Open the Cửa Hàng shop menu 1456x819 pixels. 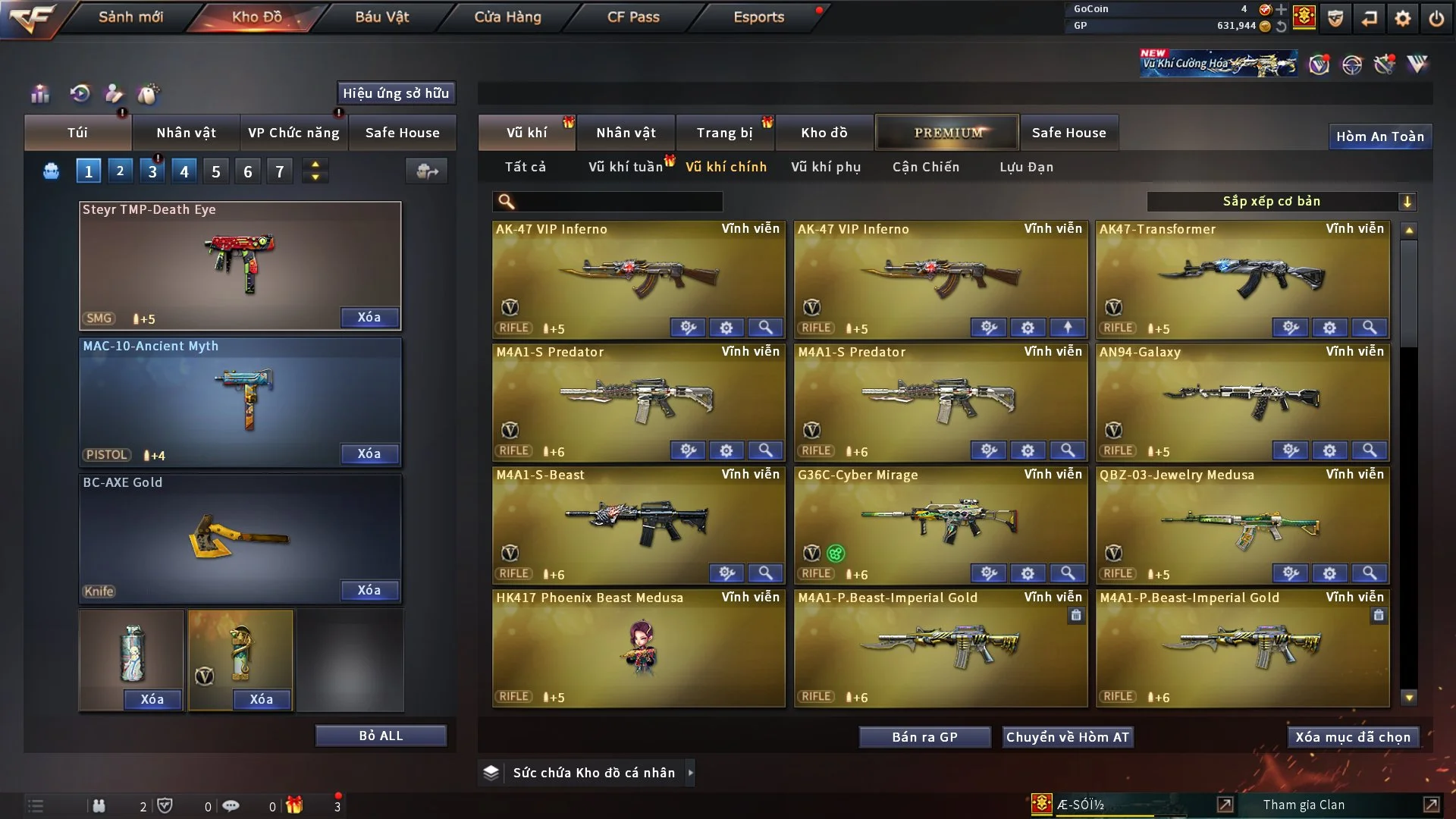(x=507, y=17)
